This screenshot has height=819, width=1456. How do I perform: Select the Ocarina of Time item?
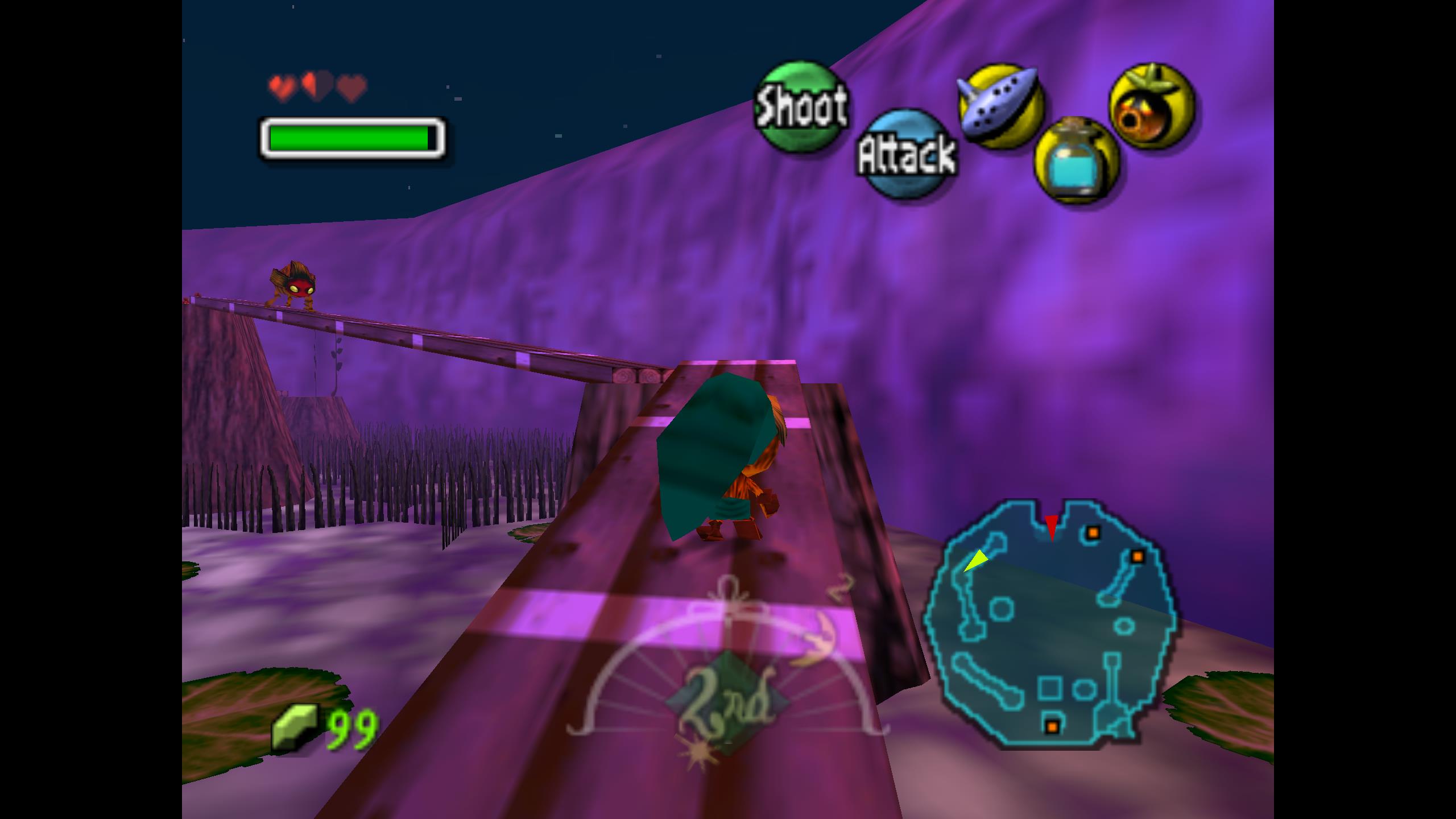pos(1000,105)
